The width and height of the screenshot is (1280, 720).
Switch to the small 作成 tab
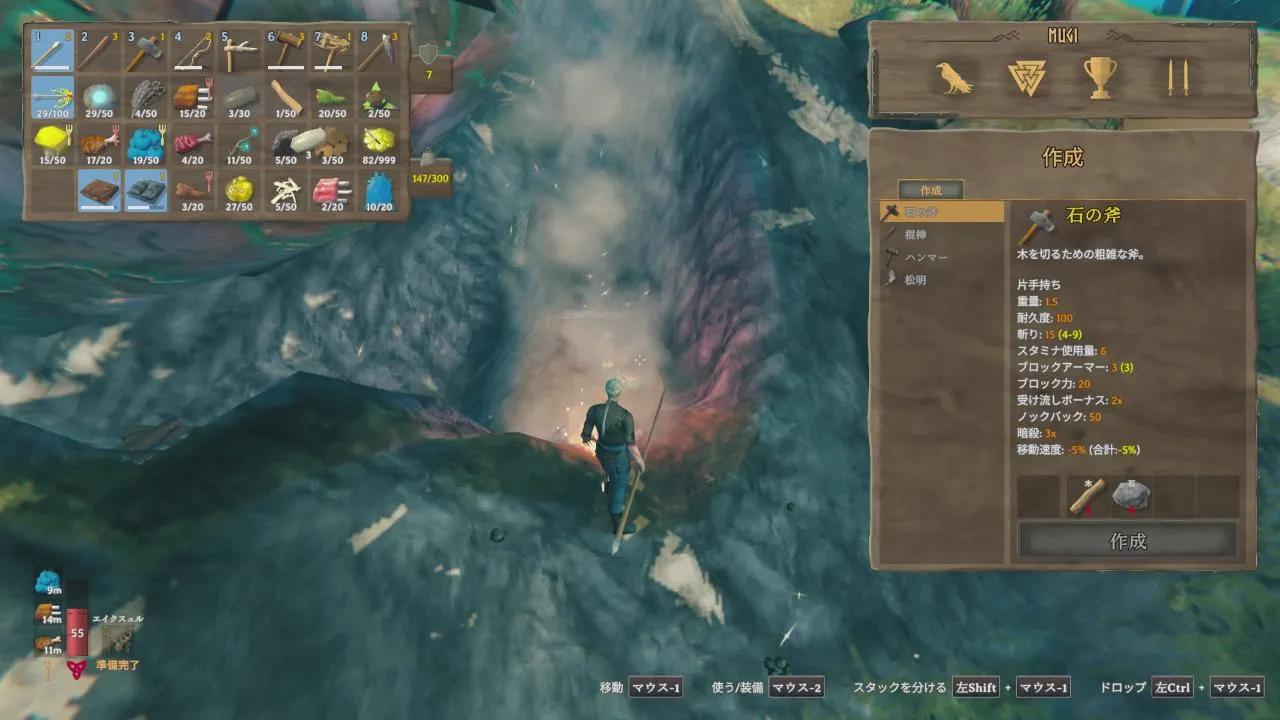930,189
